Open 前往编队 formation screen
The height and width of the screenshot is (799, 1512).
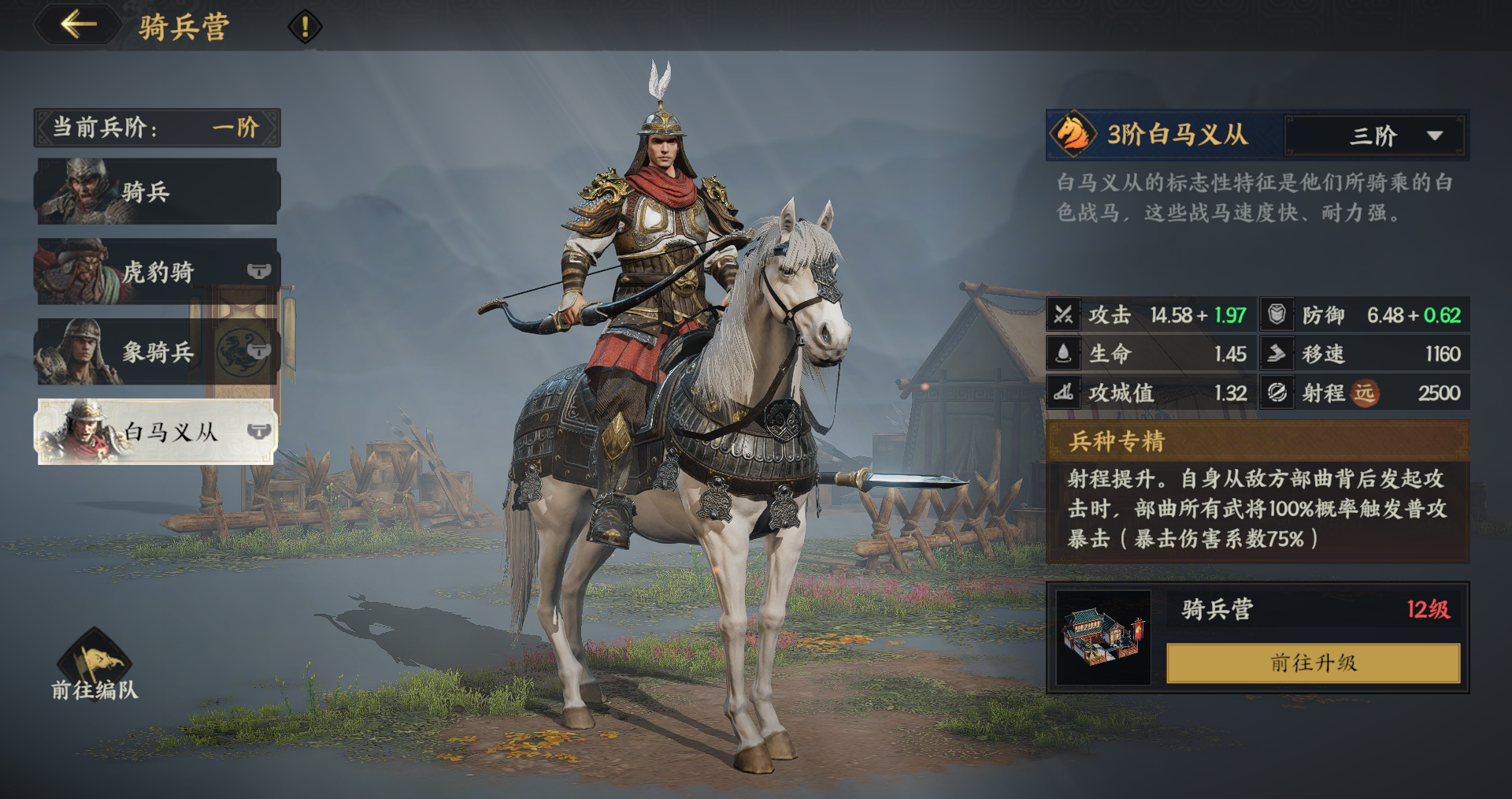(x=94, y=666)
